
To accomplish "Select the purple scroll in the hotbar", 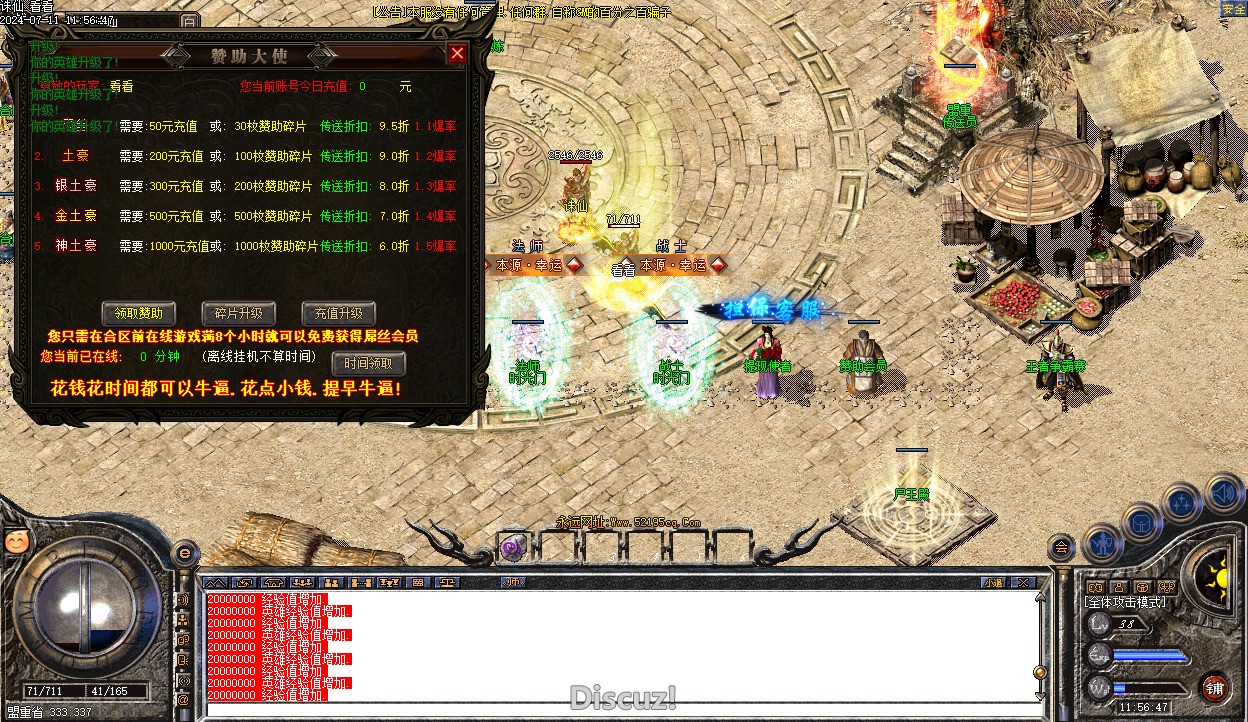I will [x=513, y=546].
